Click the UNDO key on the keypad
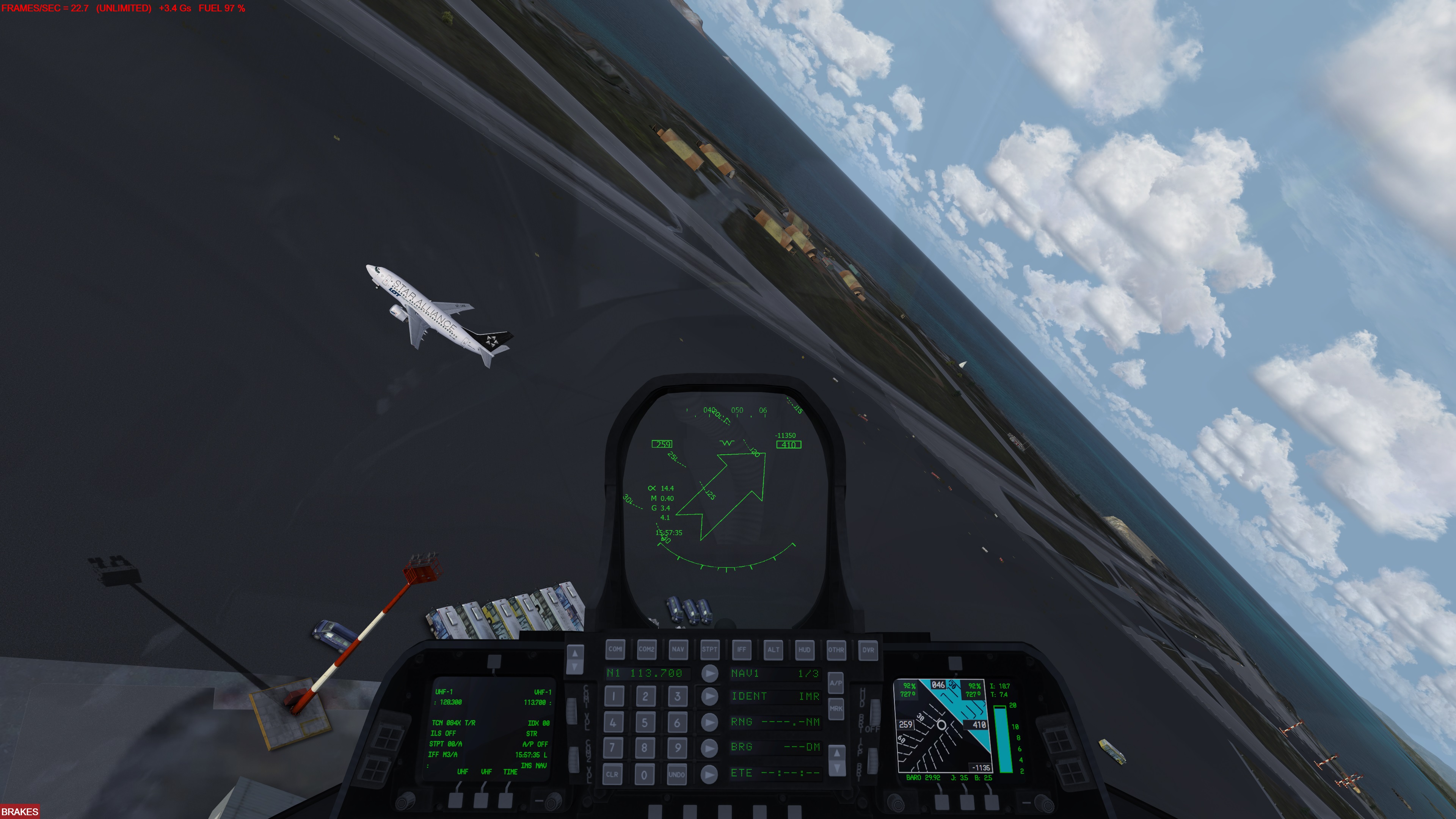The height and width of the screenshot is (819, 1456). click(x=676, y=774)
